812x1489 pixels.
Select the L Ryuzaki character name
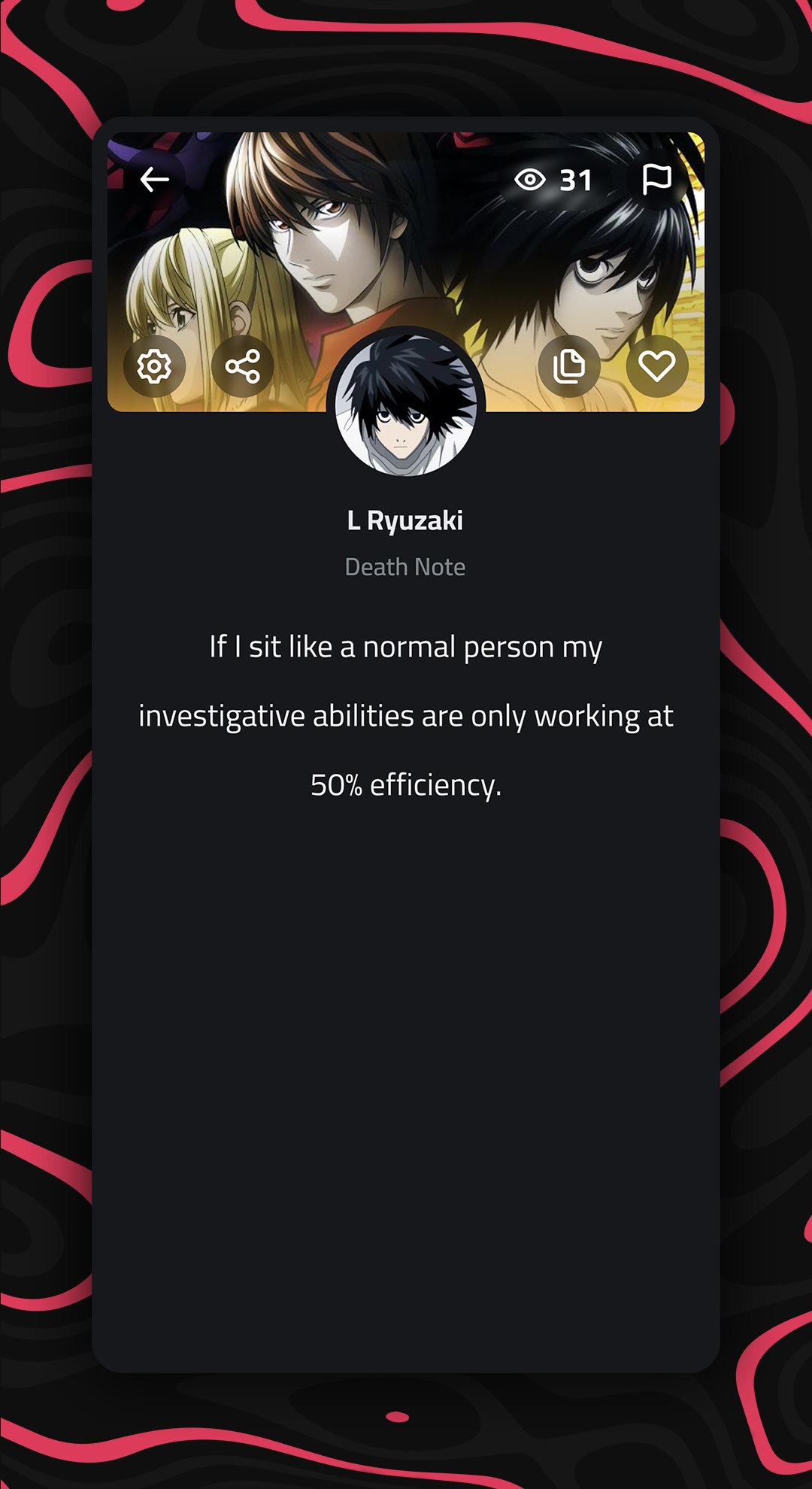pos(405,520)
